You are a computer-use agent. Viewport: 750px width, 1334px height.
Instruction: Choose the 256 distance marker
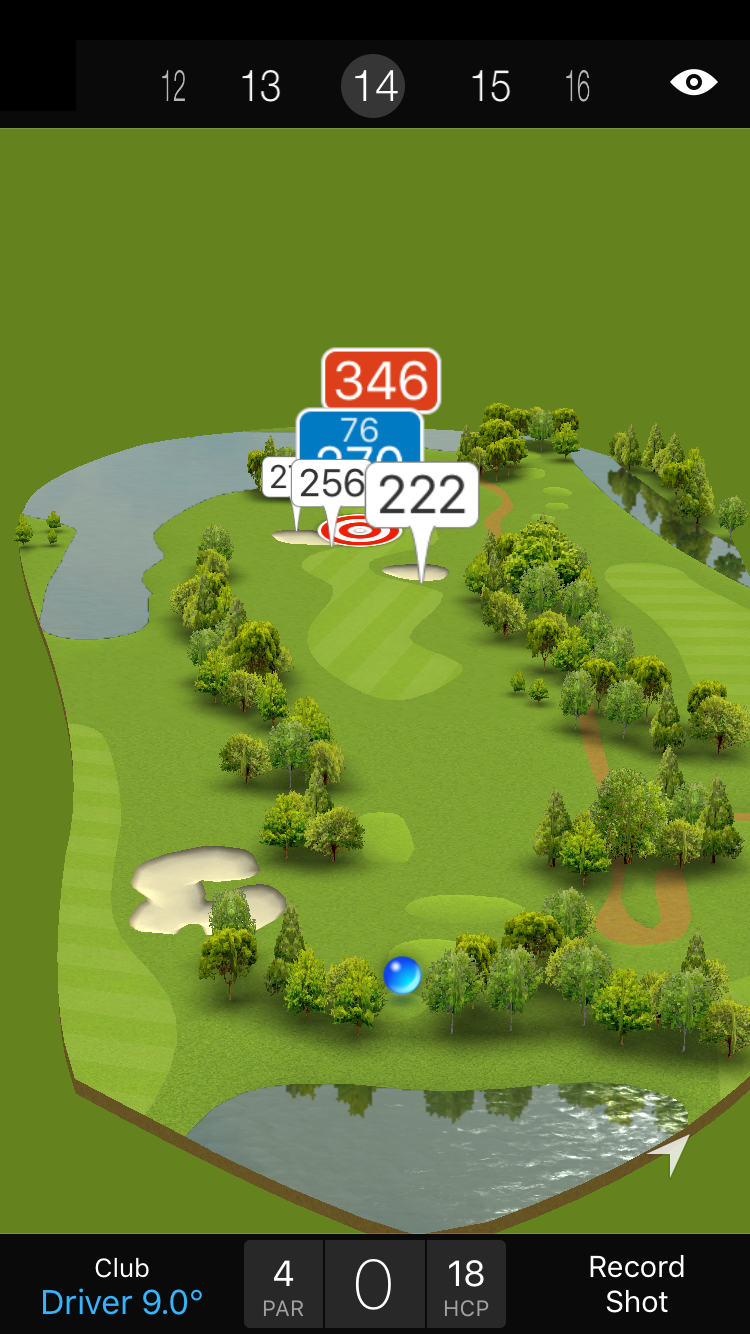tap(329, 484)
